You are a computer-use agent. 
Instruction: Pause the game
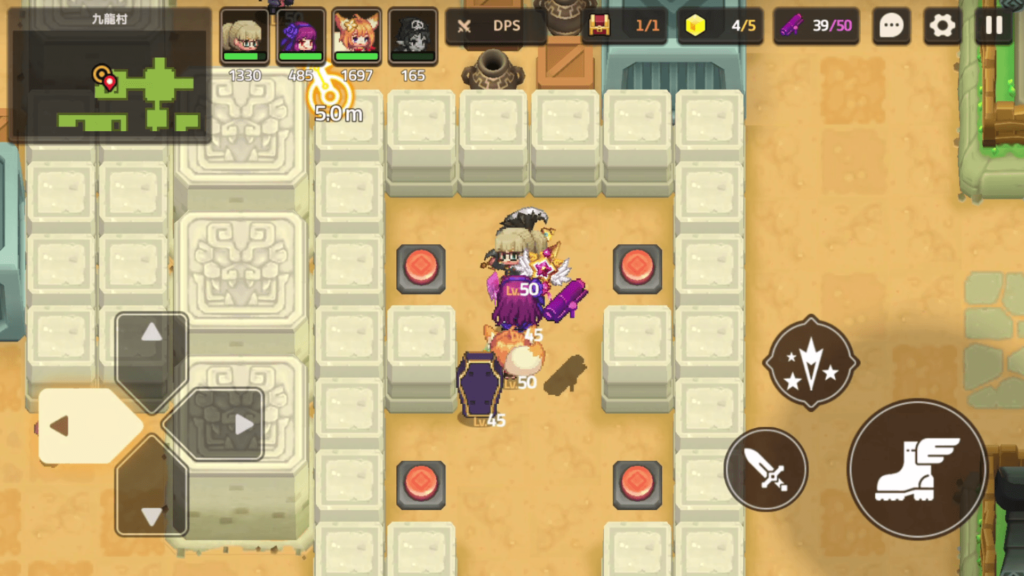(993, 26)
